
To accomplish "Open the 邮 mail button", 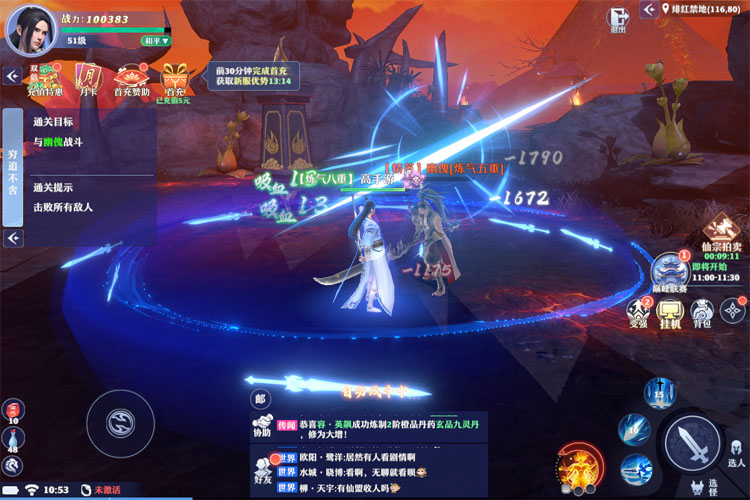I will pos(261,399).
